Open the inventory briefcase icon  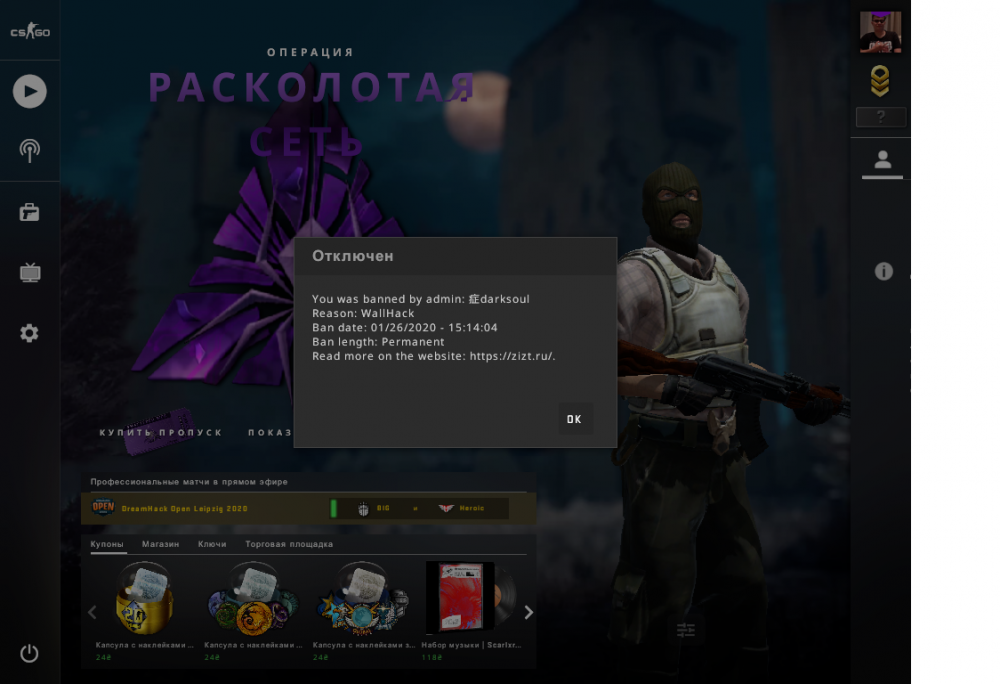pyautogui.click(x=30, y=212)
